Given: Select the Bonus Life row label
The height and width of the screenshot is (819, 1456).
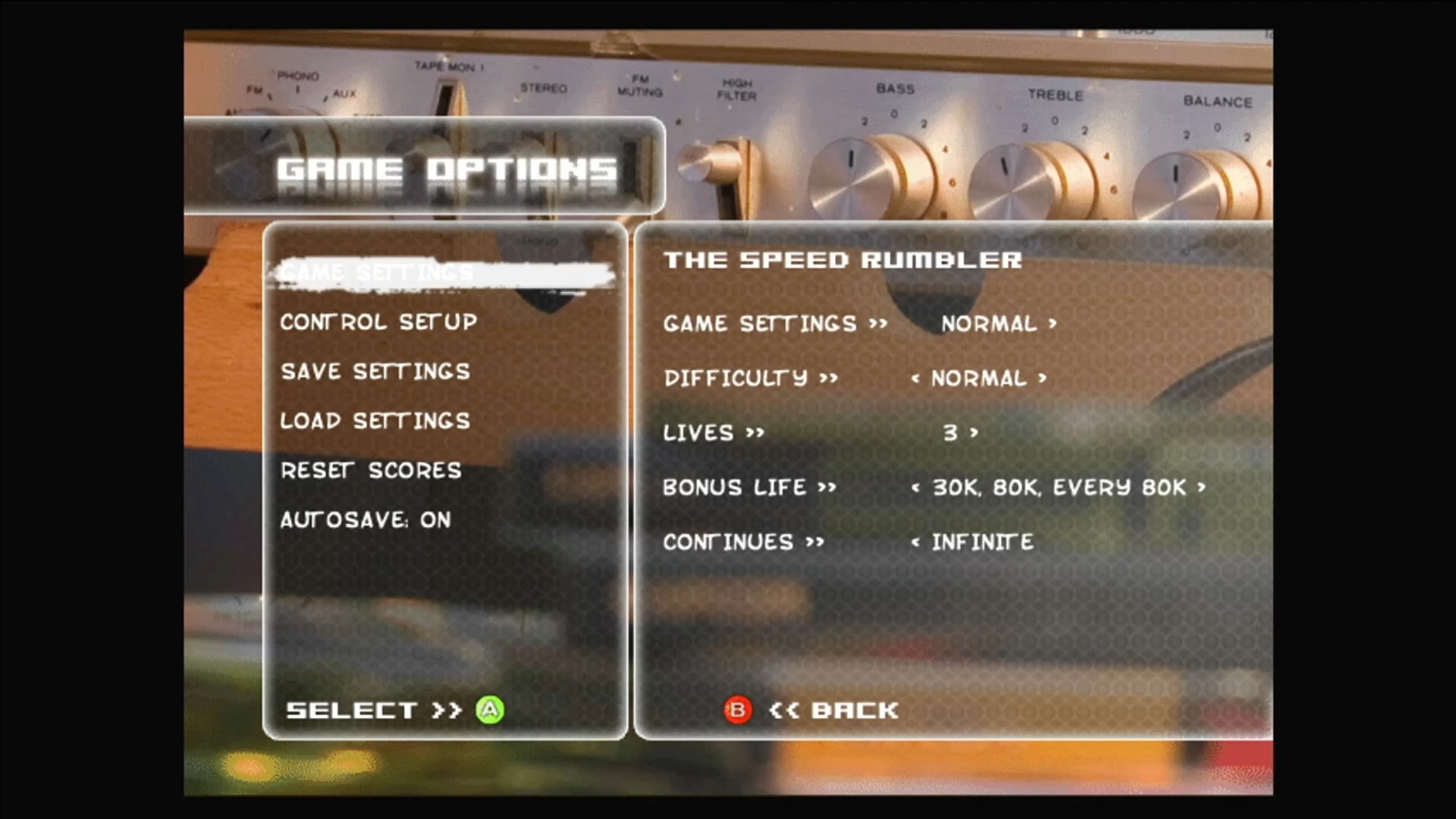Looking at the screenshot, I should point(734,488).
